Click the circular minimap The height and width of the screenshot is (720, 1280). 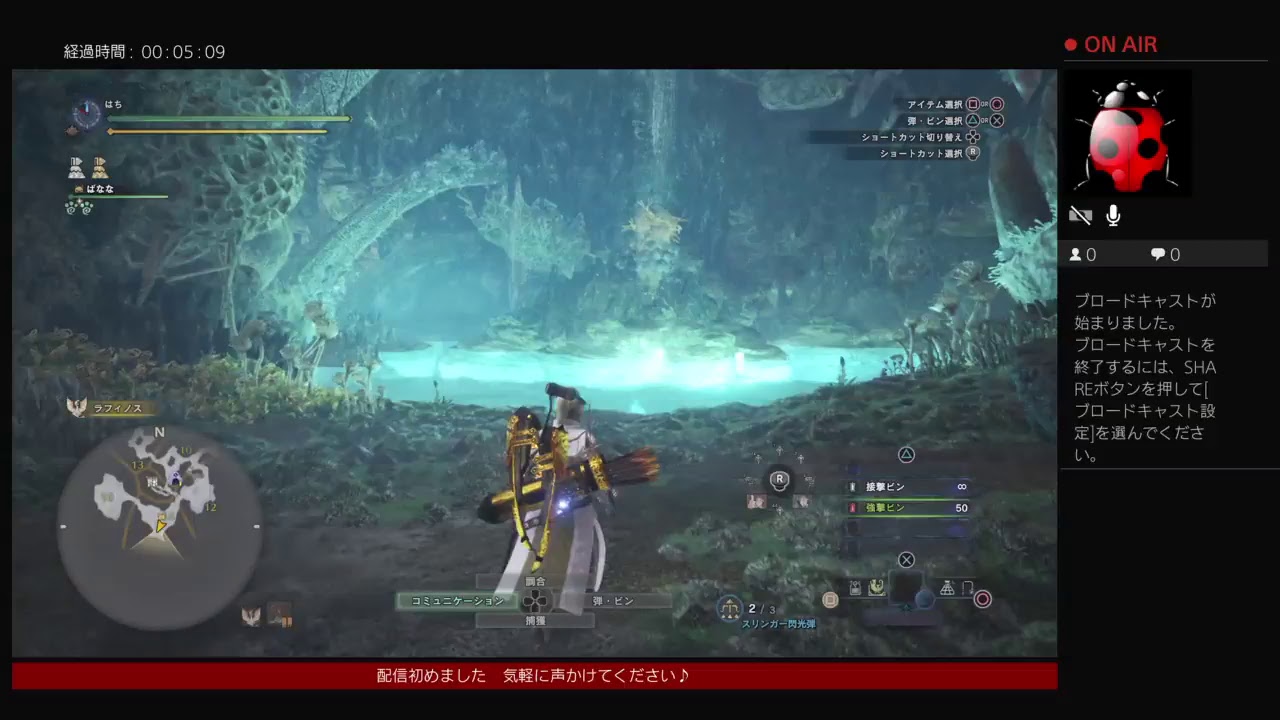[160, 525]
